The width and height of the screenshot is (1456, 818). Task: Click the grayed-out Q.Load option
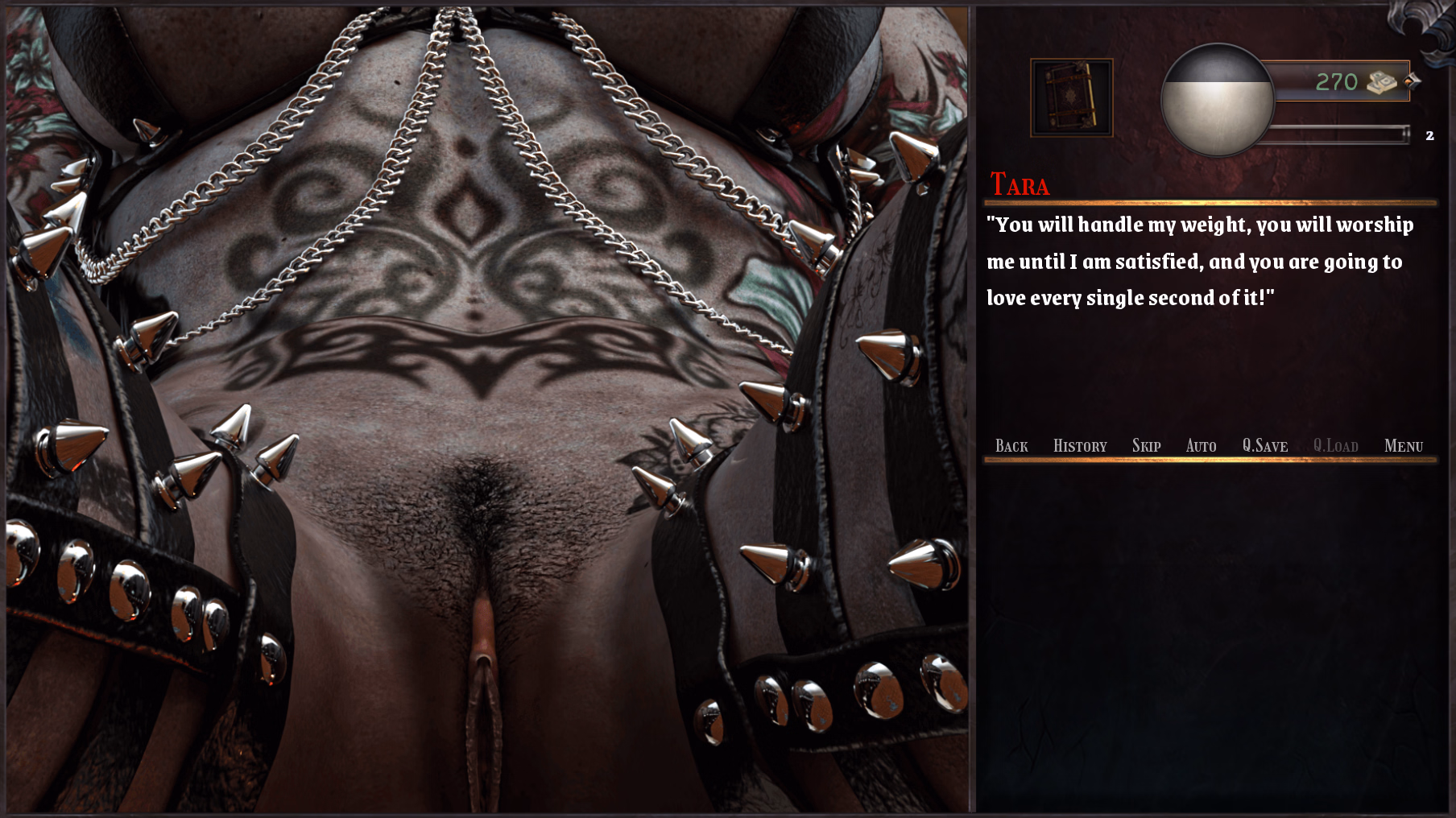point(1334,445)
